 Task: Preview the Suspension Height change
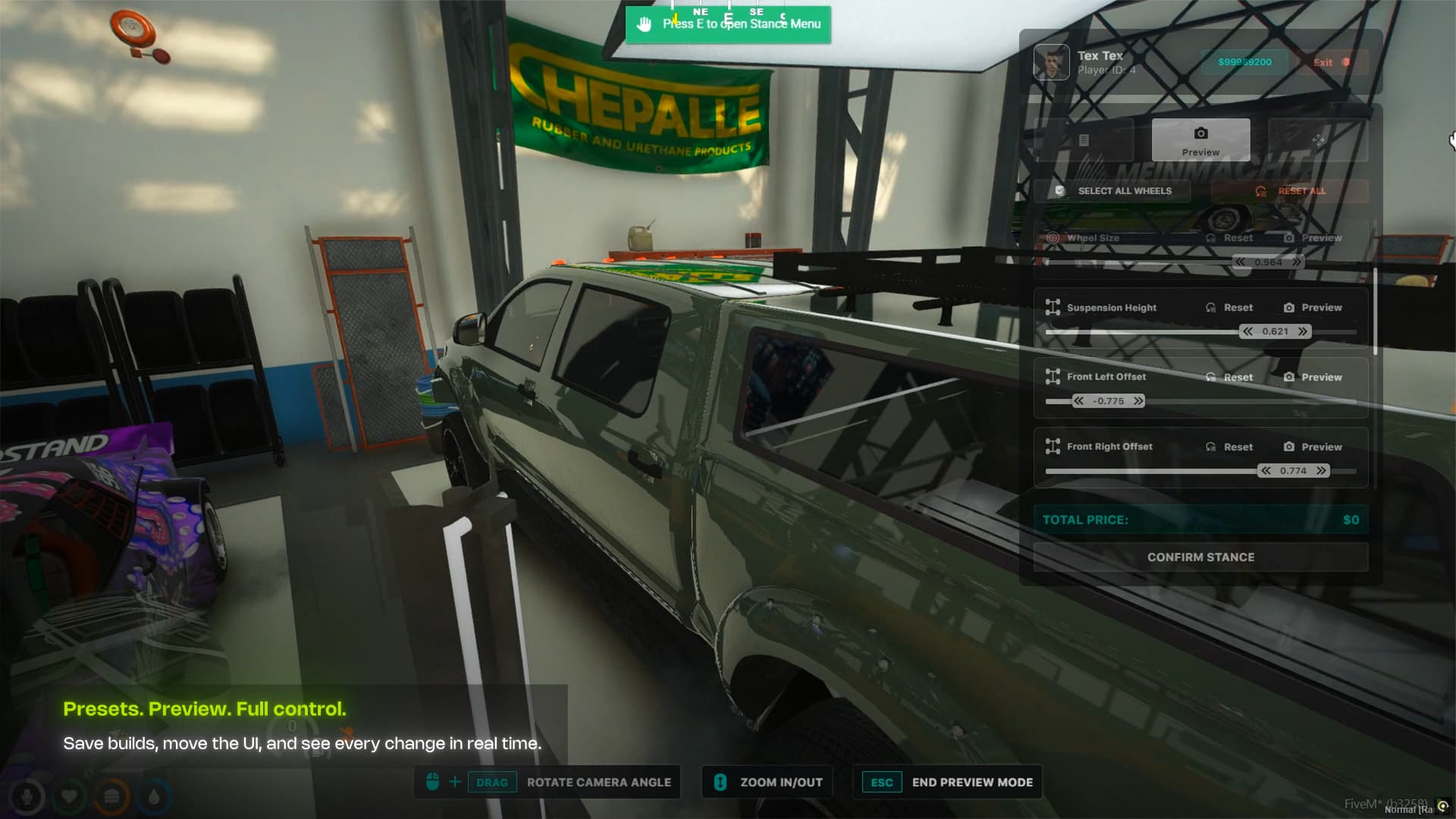[1313, 308]
